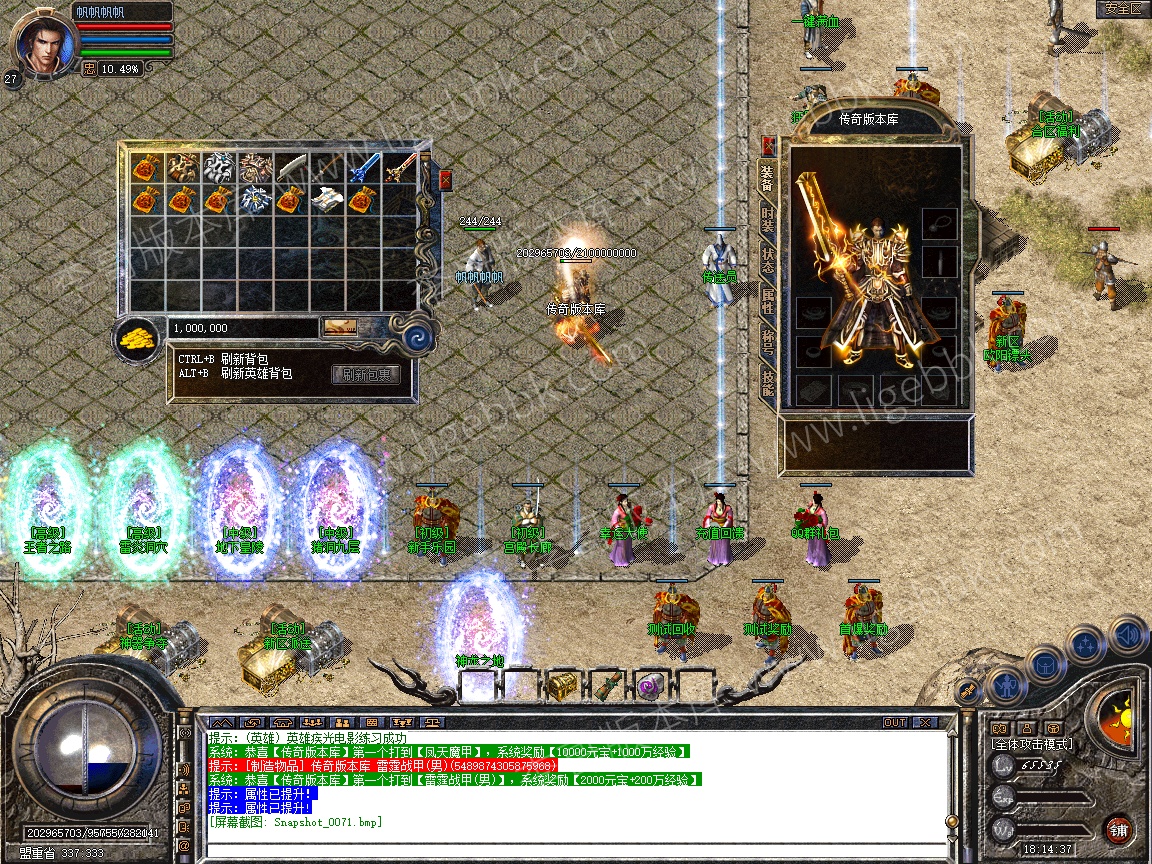This screenshot has height=864, width=1152.
Task: Show the 属性 attributes tab
Action: coord(768,300)
